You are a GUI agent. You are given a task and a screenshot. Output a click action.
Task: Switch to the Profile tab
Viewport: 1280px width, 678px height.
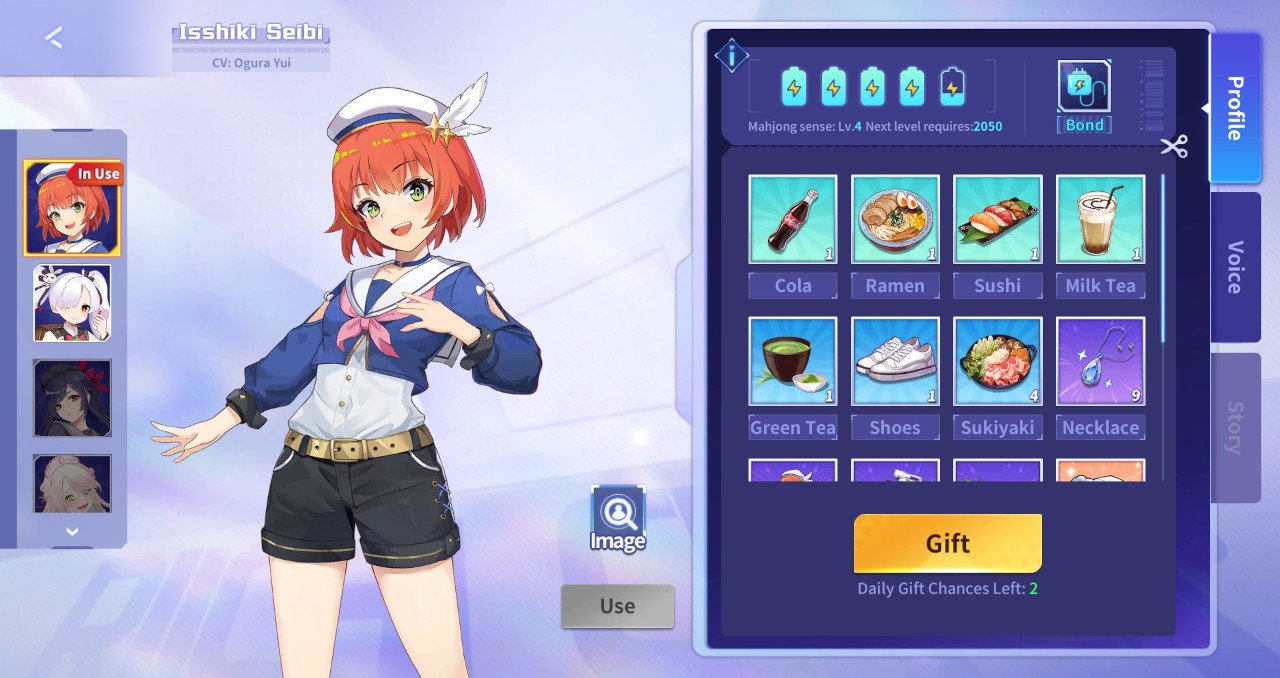click(1235, 108)
